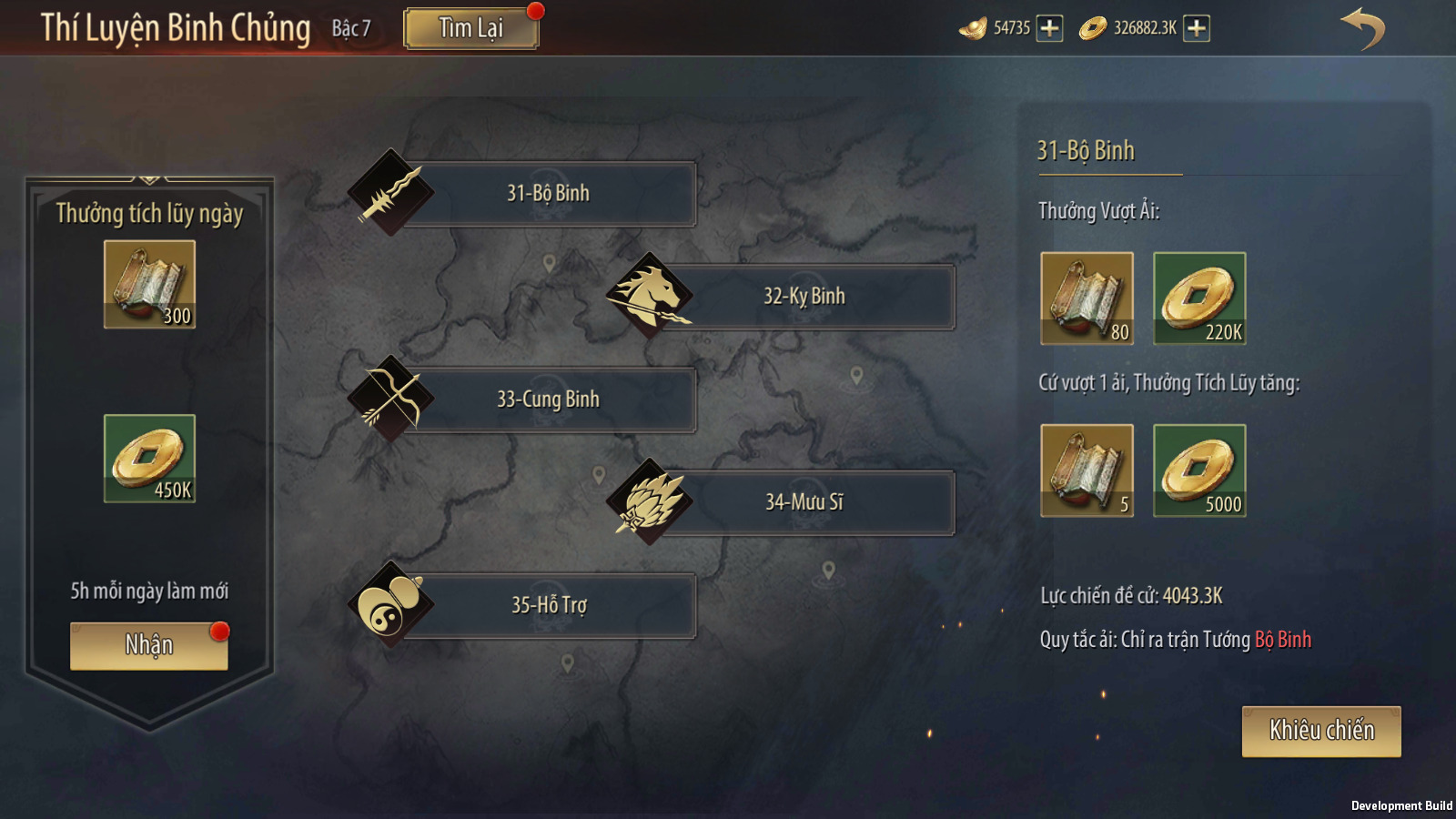Choose stage 33-Cung Binh
The width and height of the screenshot is (1456, 819).
548,399
